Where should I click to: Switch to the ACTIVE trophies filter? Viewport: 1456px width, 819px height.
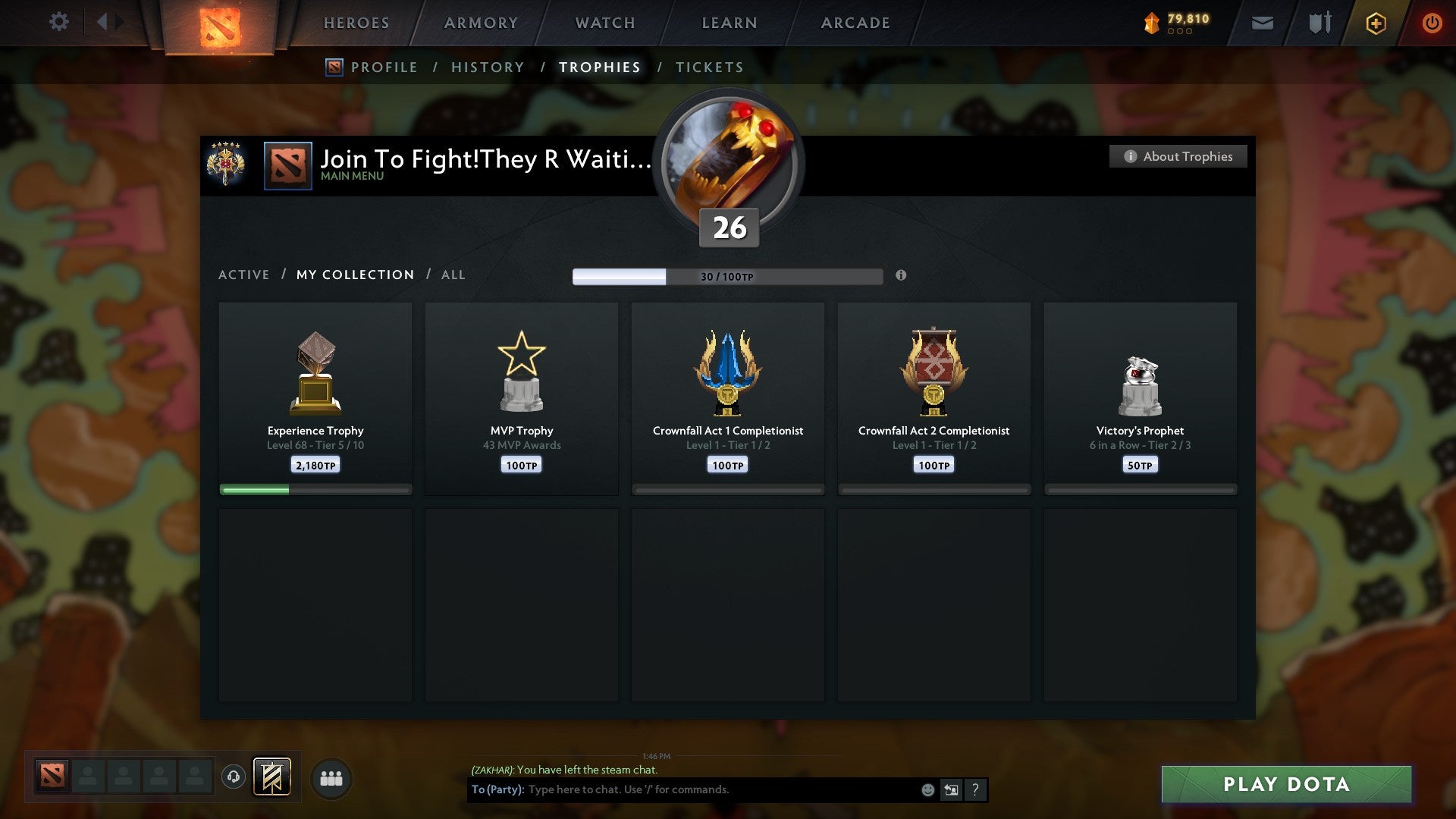coord(244,275)
